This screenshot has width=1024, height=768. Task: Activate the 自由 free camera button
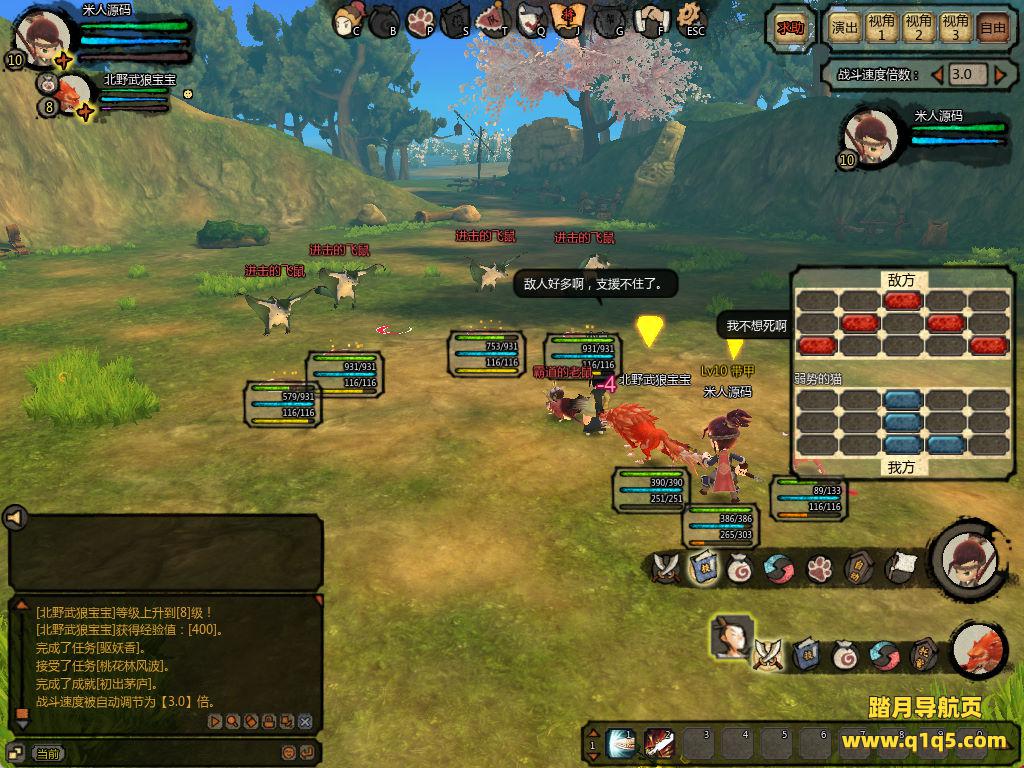[992, 27]
